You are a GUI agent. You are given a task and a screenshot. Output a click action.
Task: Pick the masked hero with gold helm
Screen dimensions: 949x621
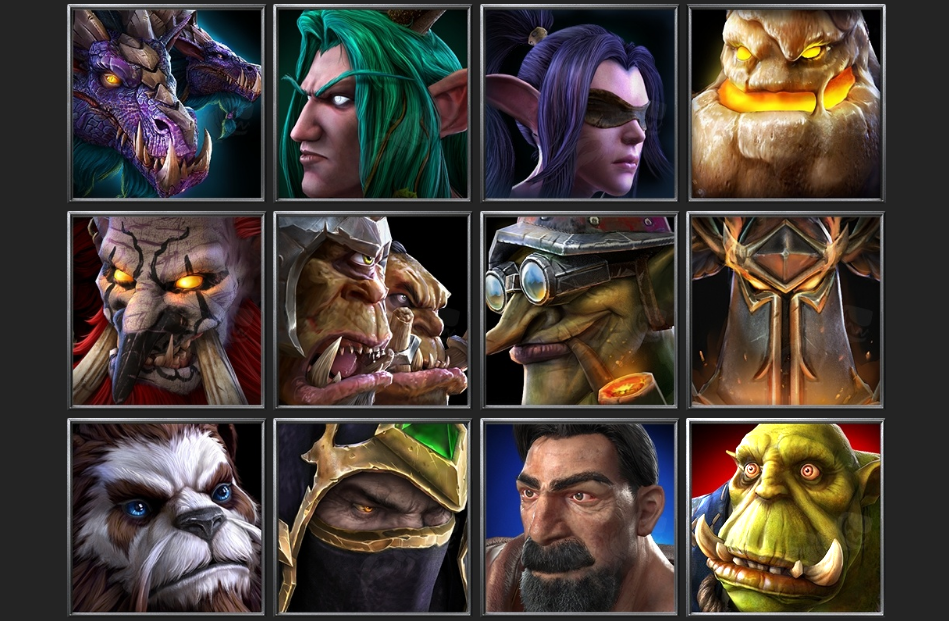click(x=372, y=517)
